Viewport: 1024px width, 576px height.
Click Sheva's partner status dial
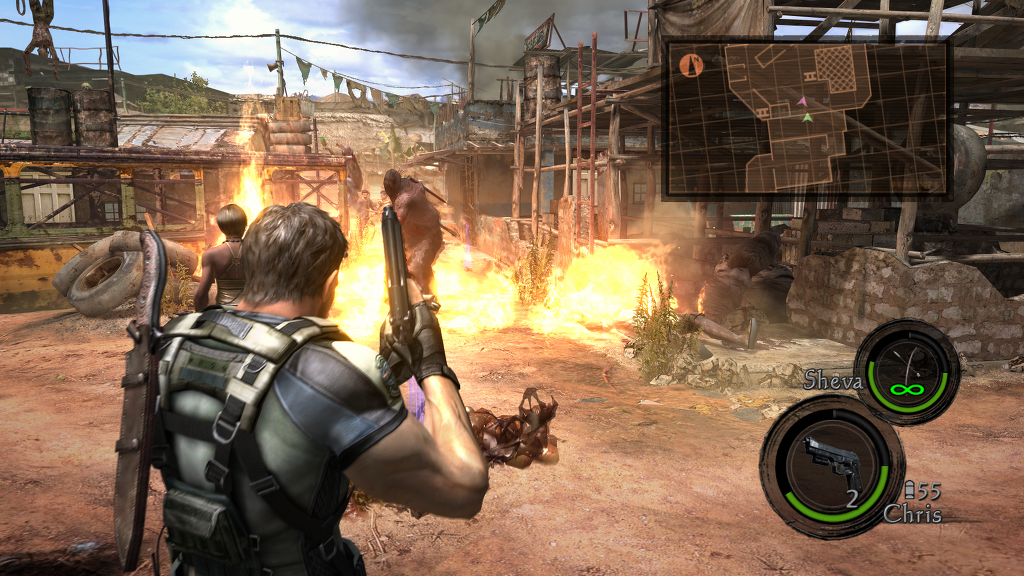point(907,372)
